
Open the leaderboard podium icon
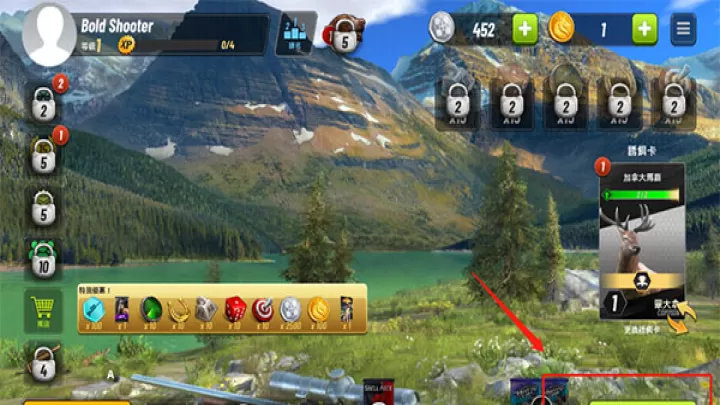(295, 34)
